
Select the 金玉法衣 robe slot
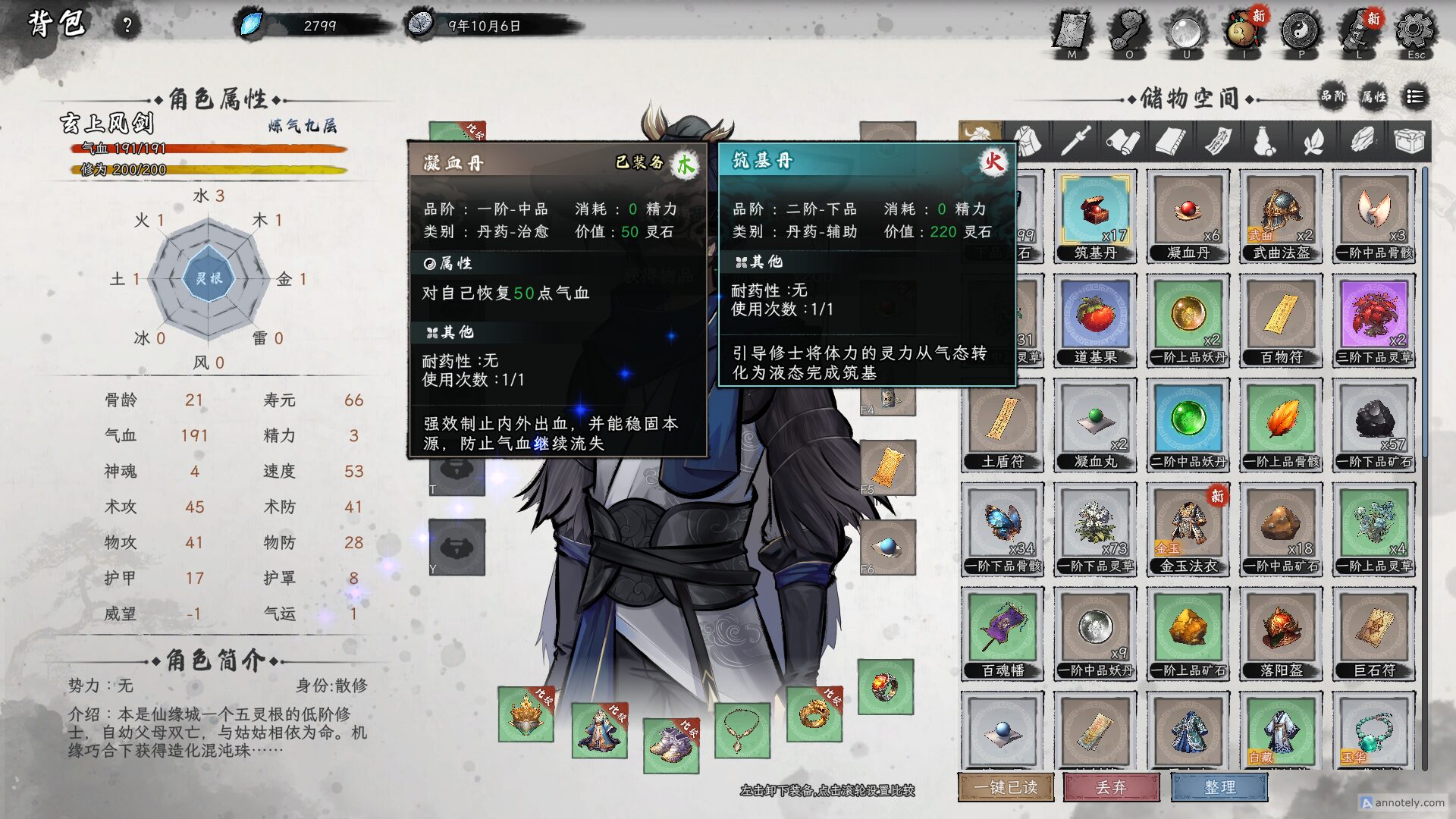(1188, 529)
